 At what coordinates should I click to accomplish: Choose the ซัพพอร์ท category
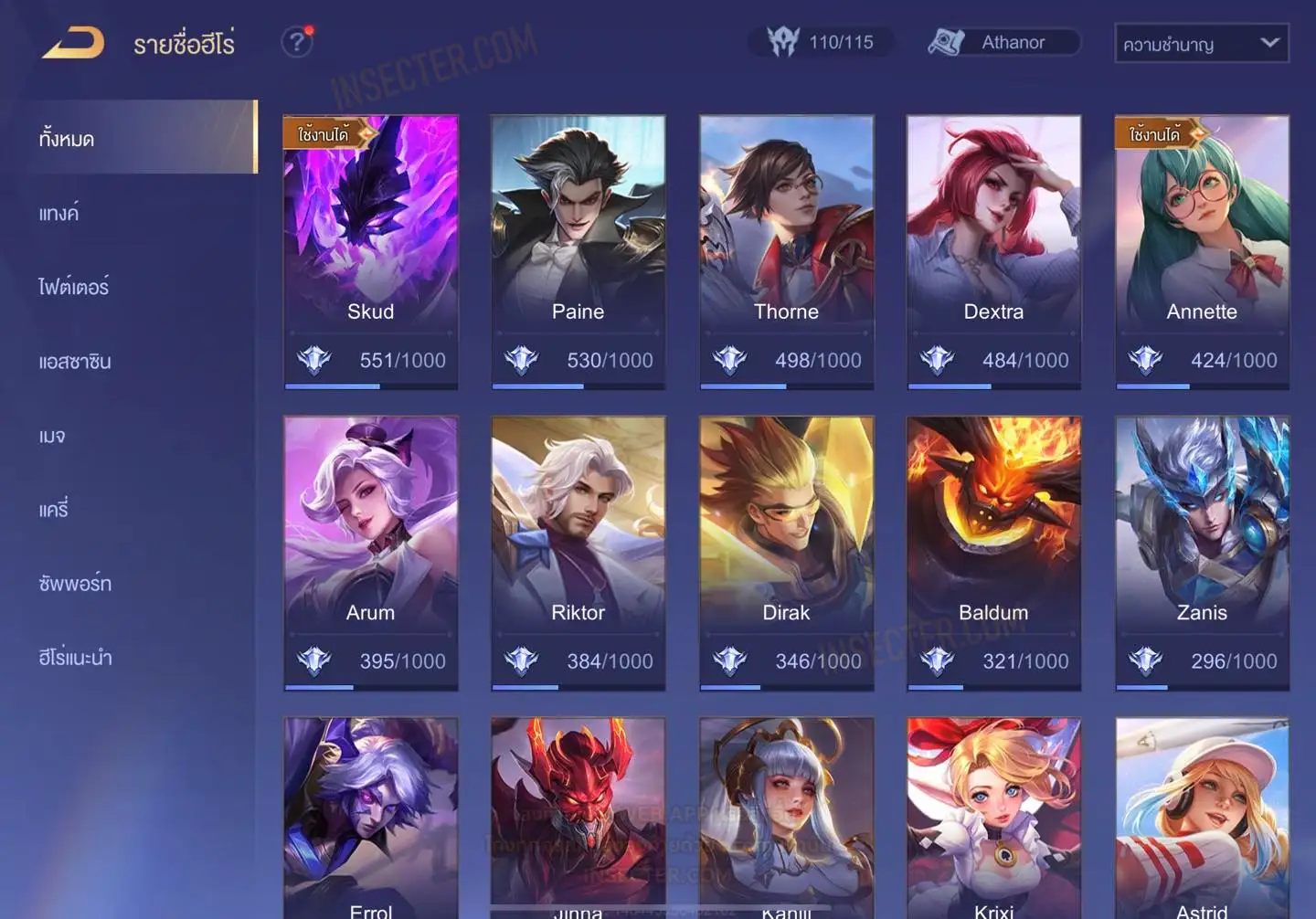click(x=75, y=584)
